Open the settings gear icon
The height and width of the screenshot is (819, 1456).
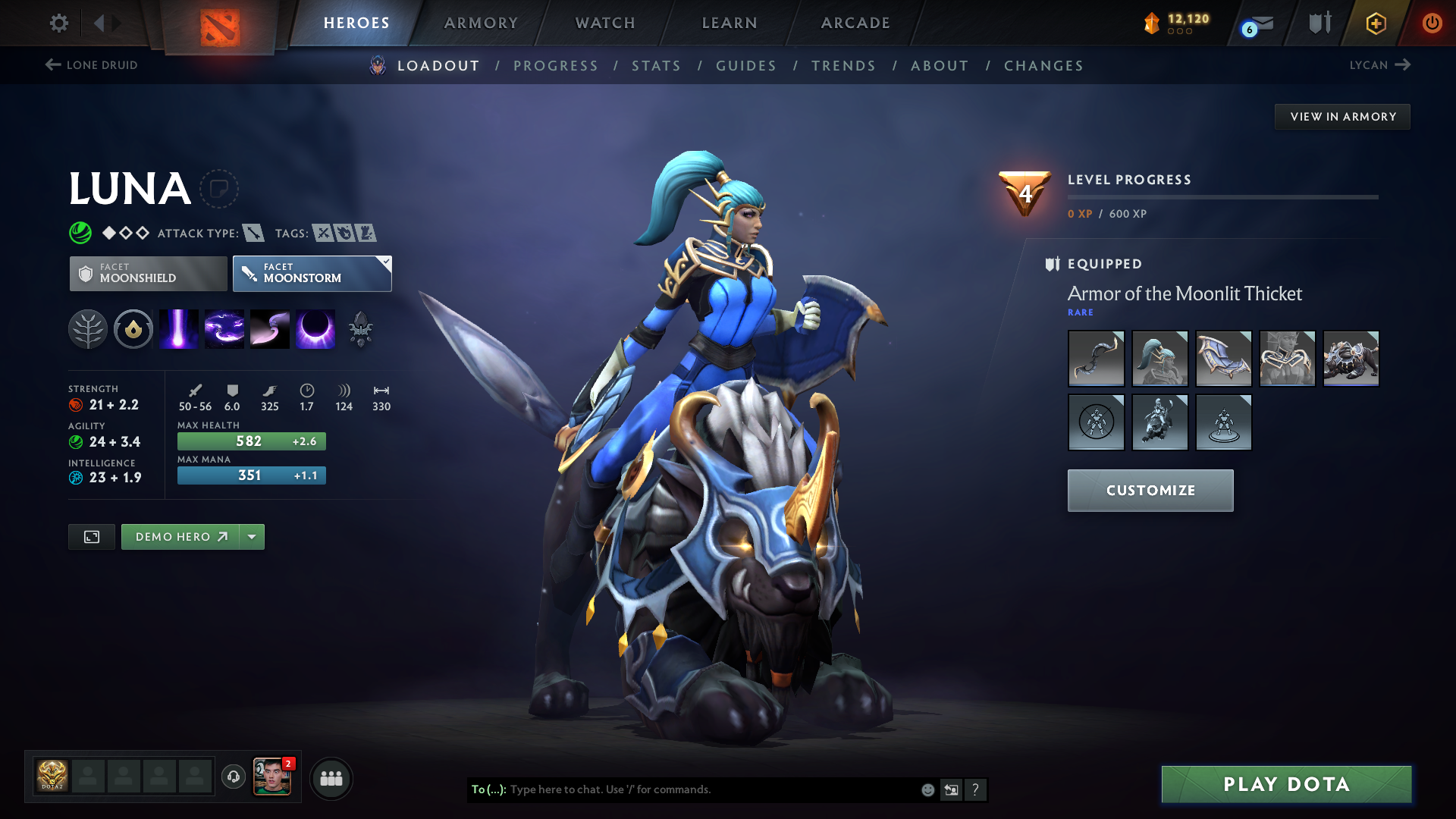(59, 23)
